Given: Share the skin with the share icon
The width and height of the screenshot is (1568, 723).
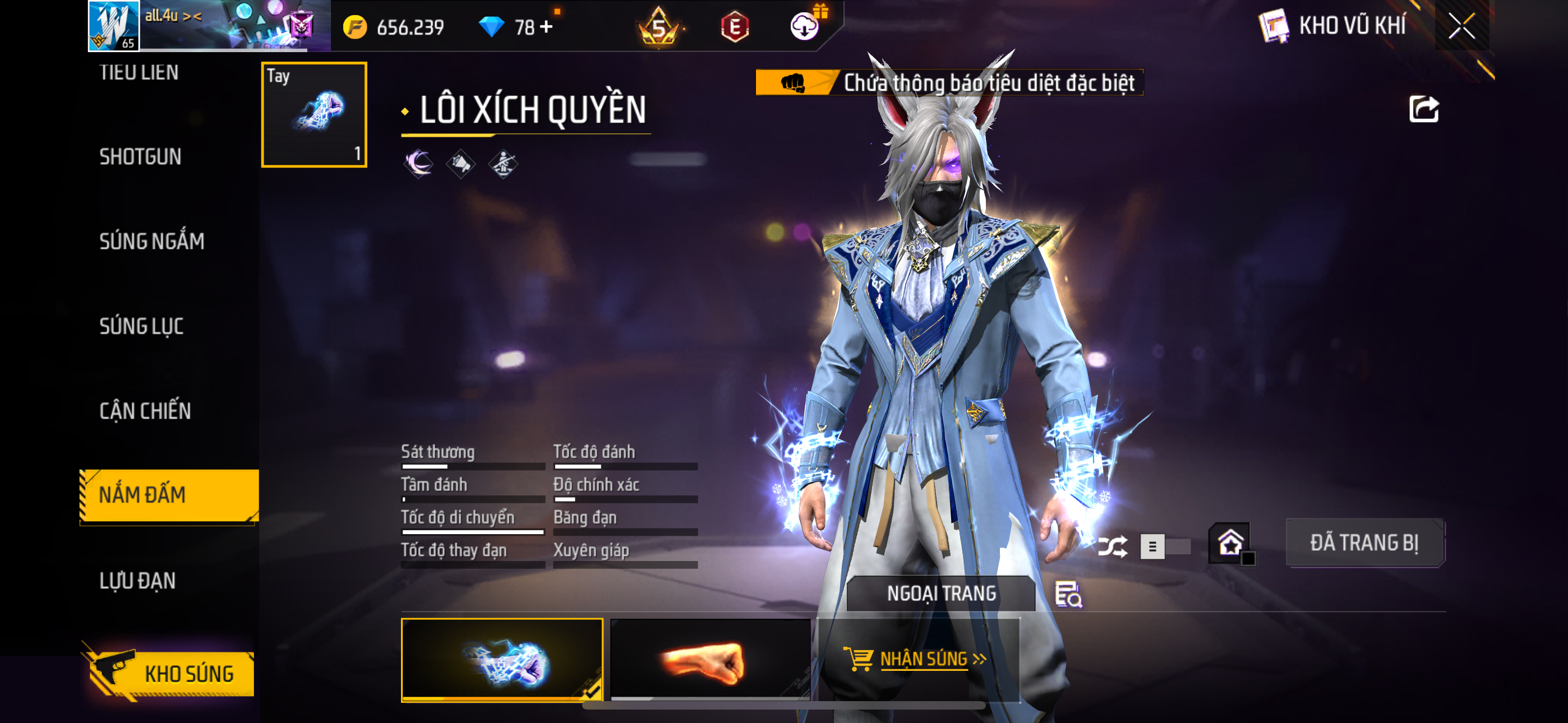Looking at the screenshot, I should [1424, 109].
